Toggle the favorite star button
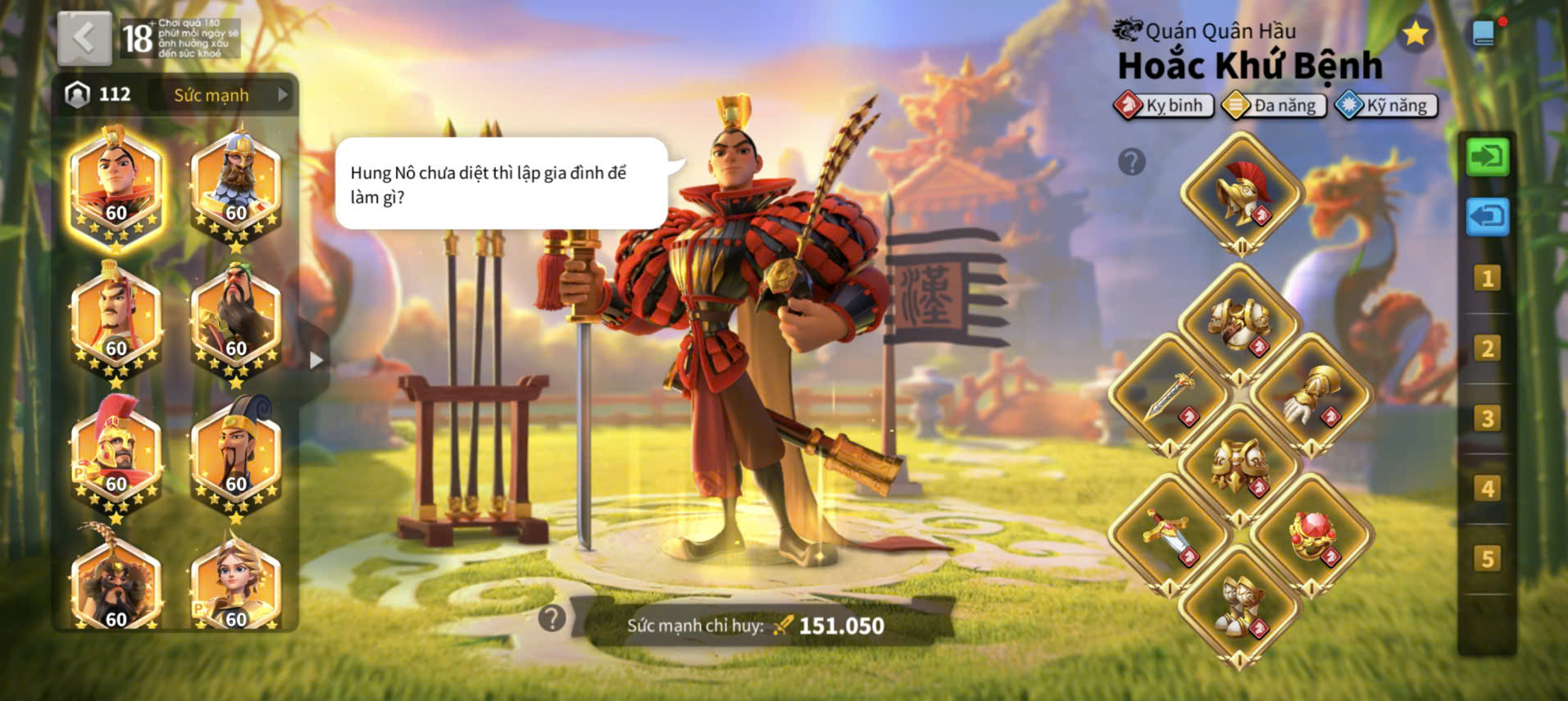The image size is (1568, 701). tap(1415, 34)
